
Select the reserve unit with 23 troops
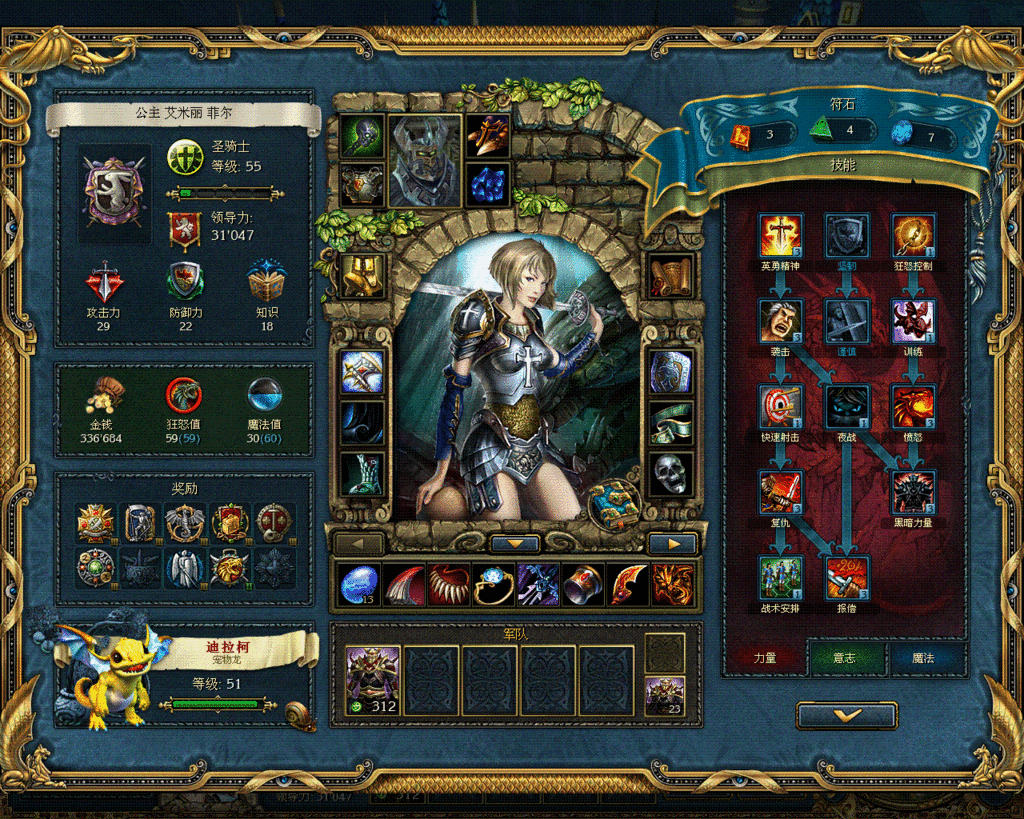click(x=664, y=696)
